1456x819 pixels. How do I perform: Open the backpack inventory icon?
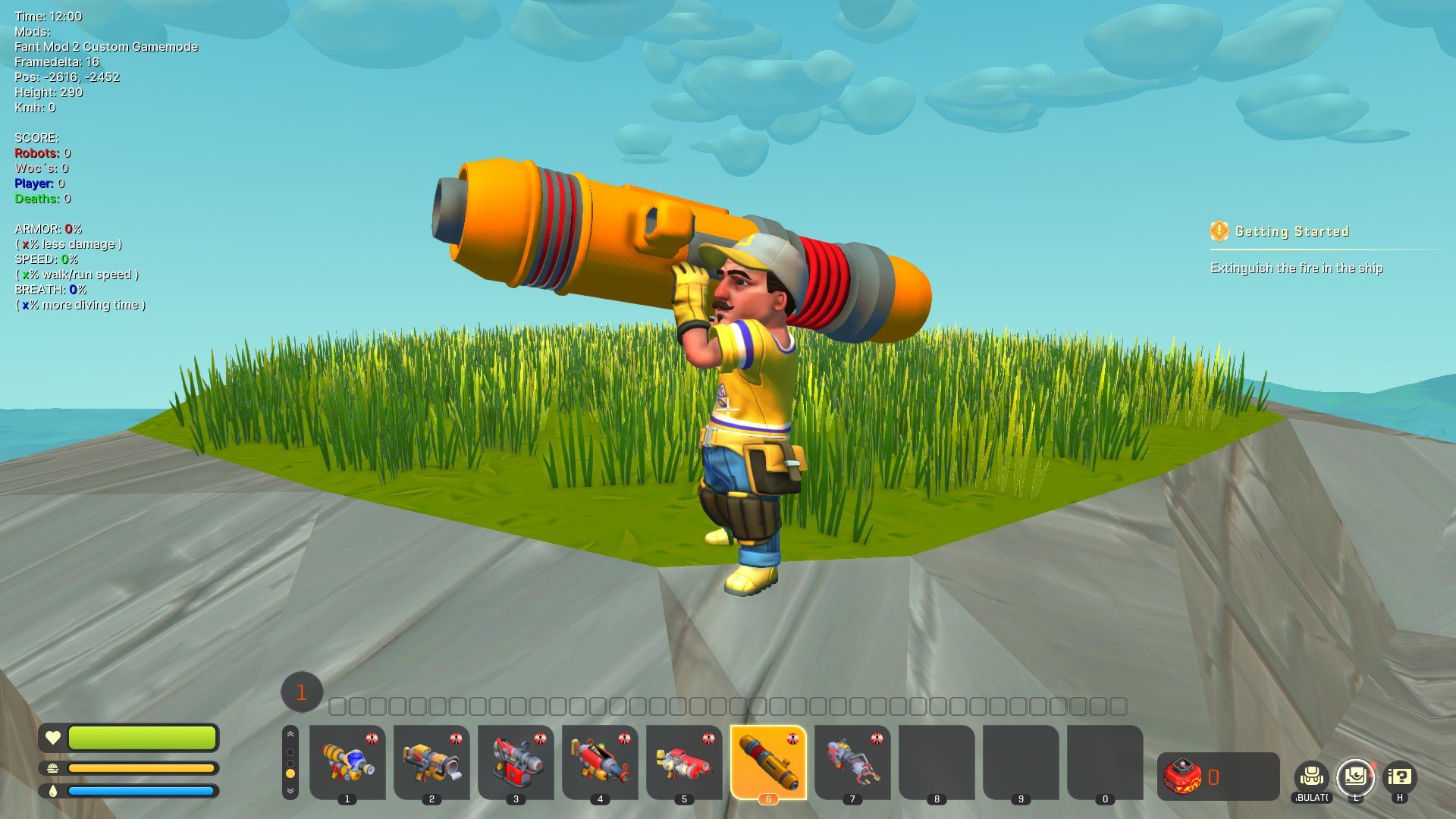(x=1311, y=777)
